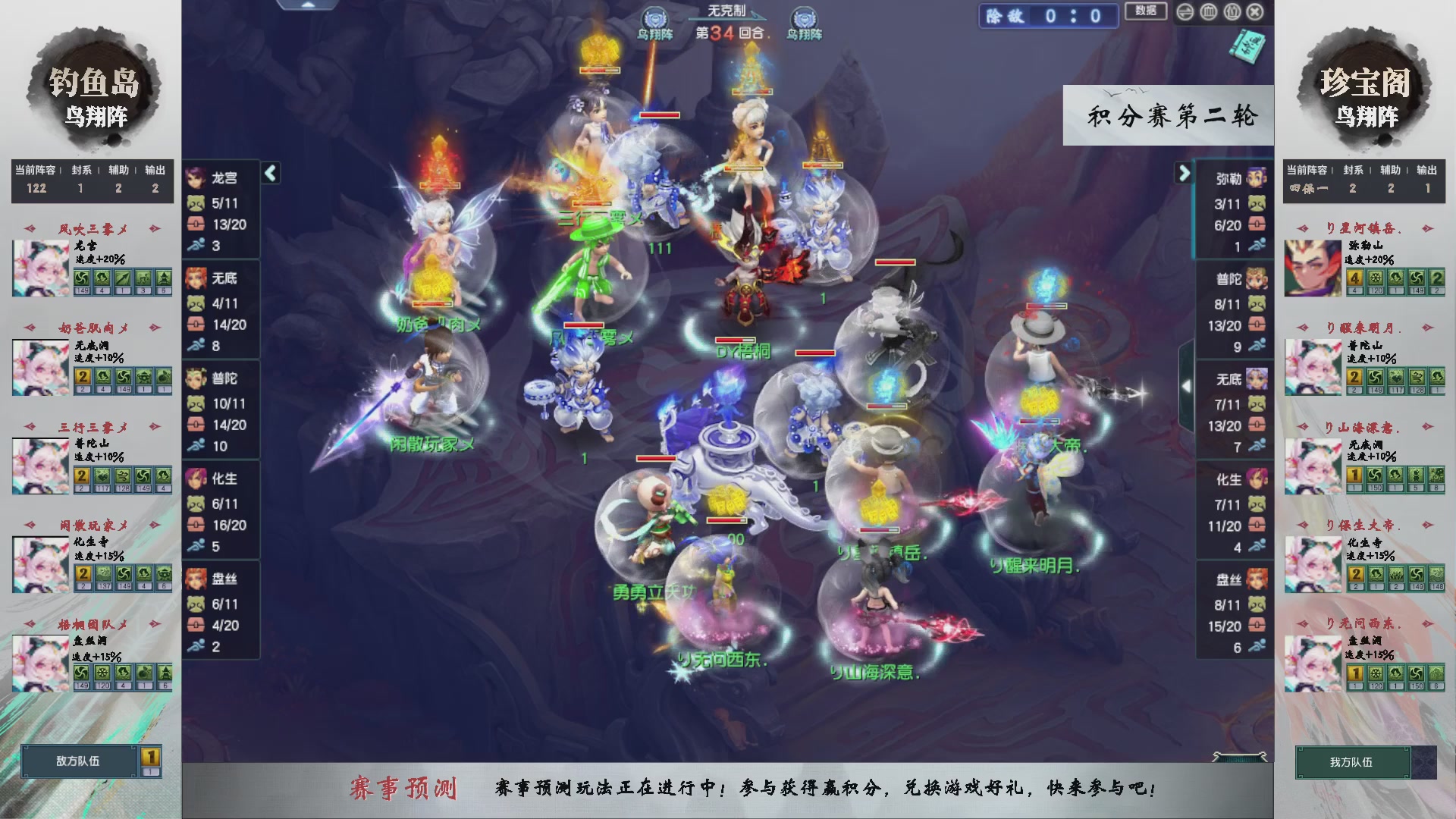The width and height of the screenshot is (1456, 819).
Task: Click the 龙宫 sect portrait in left panel
Action: [x=196, y=178]
